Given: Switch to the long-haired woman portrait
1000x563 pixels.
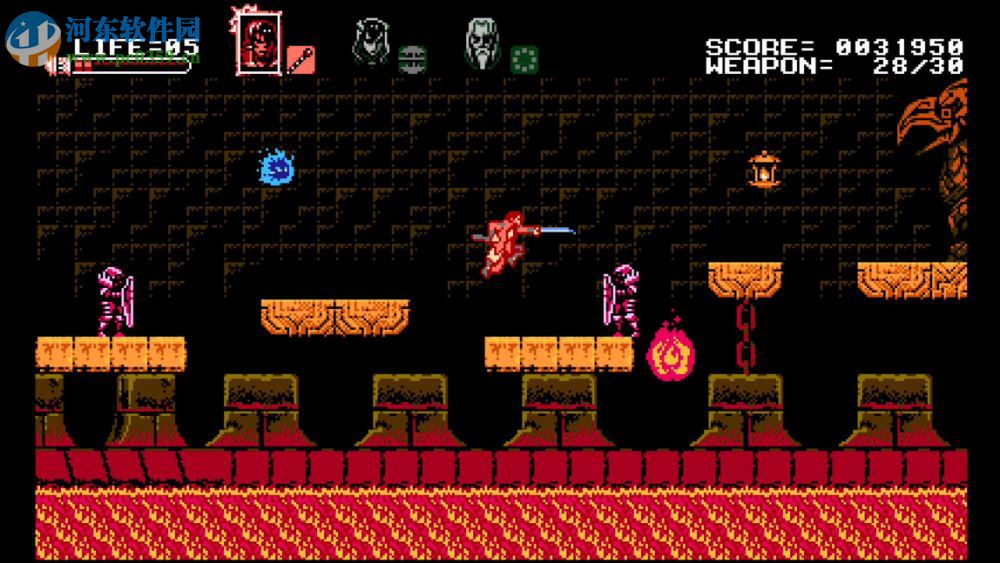Looking at the screenshot, I should [x=371, y=43].
